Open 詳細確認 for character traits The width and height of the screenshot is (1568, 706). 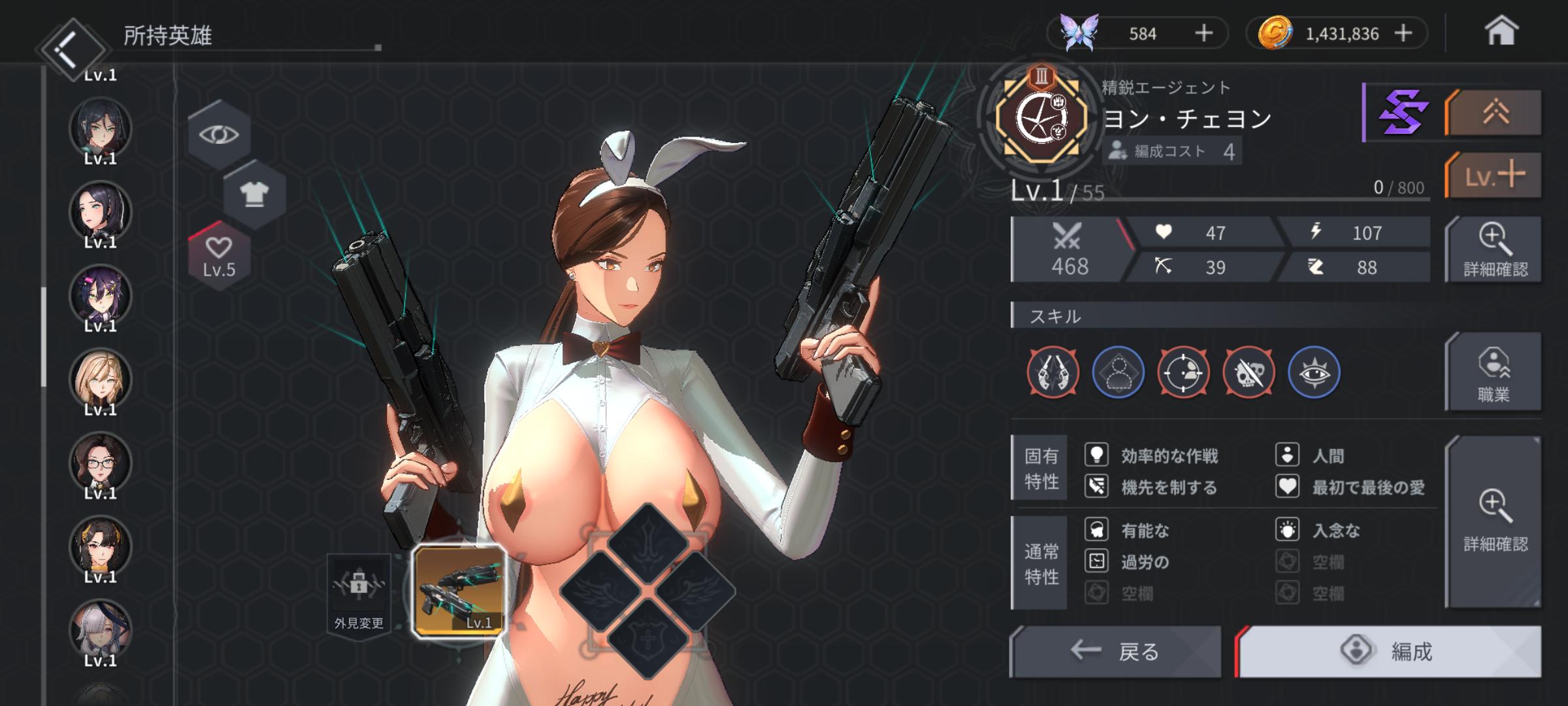pos(1495,522)
